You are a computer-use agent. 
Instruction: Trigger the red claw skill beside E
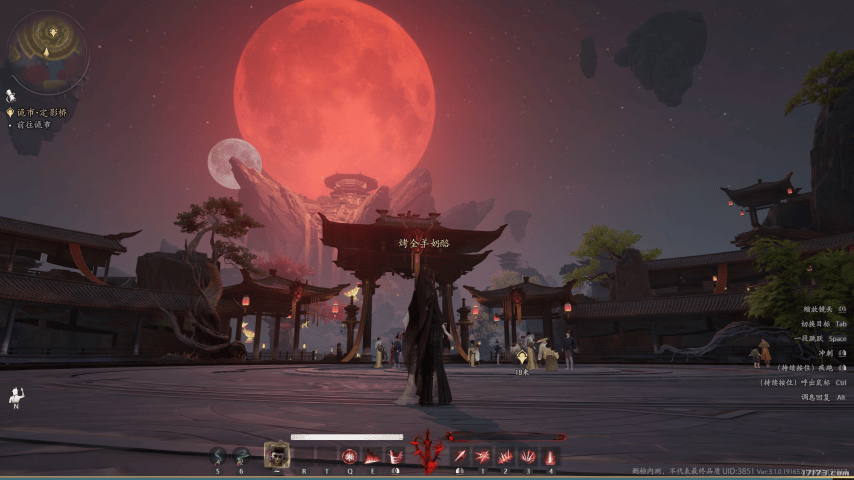(395, 456)
